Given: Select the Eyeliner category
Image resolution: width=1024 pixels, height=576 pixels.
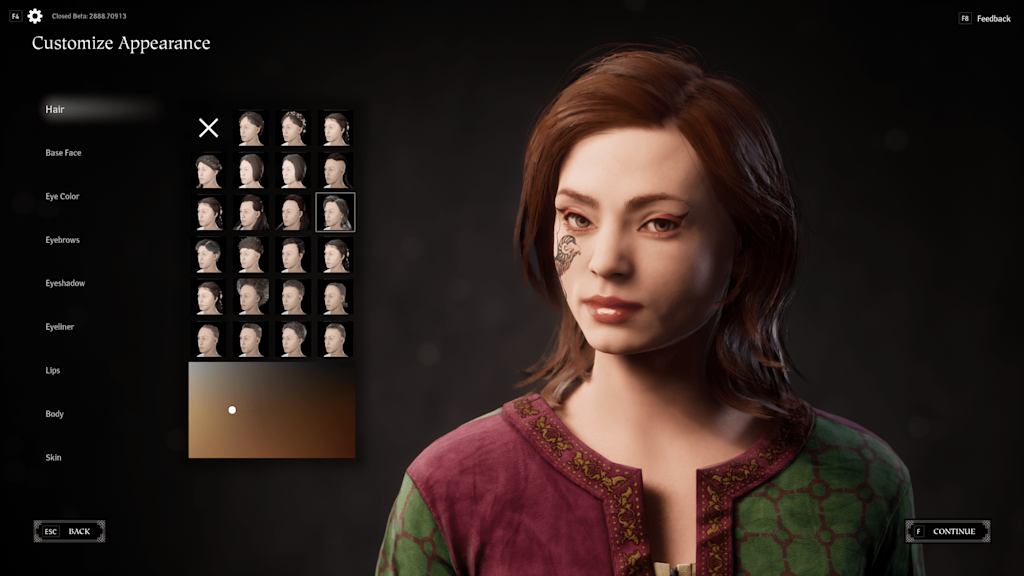Looking at the screenshot, I should tap(60, 327).
